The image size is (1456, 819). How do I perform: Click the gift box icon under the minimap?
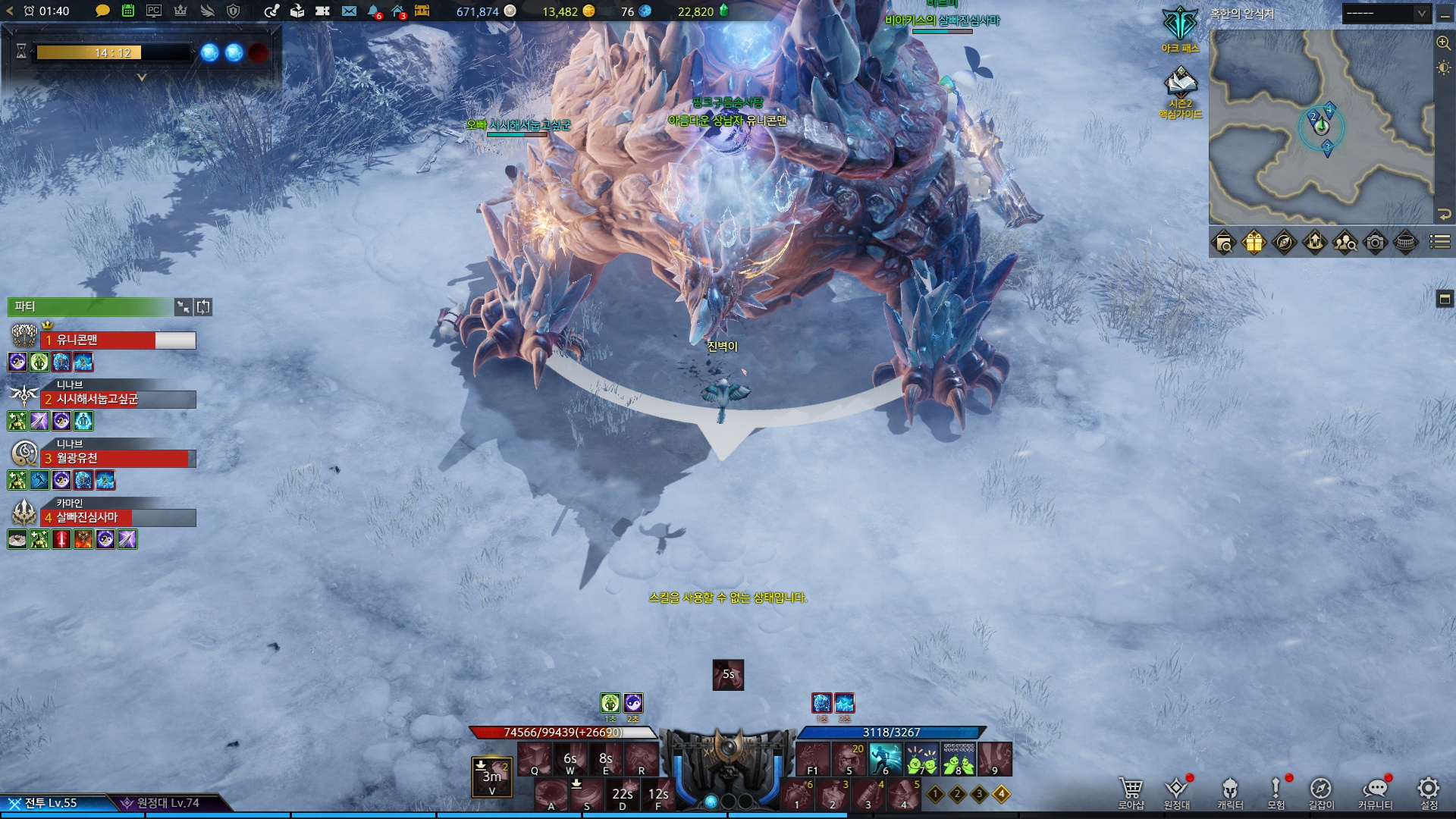pos(1254,243)
